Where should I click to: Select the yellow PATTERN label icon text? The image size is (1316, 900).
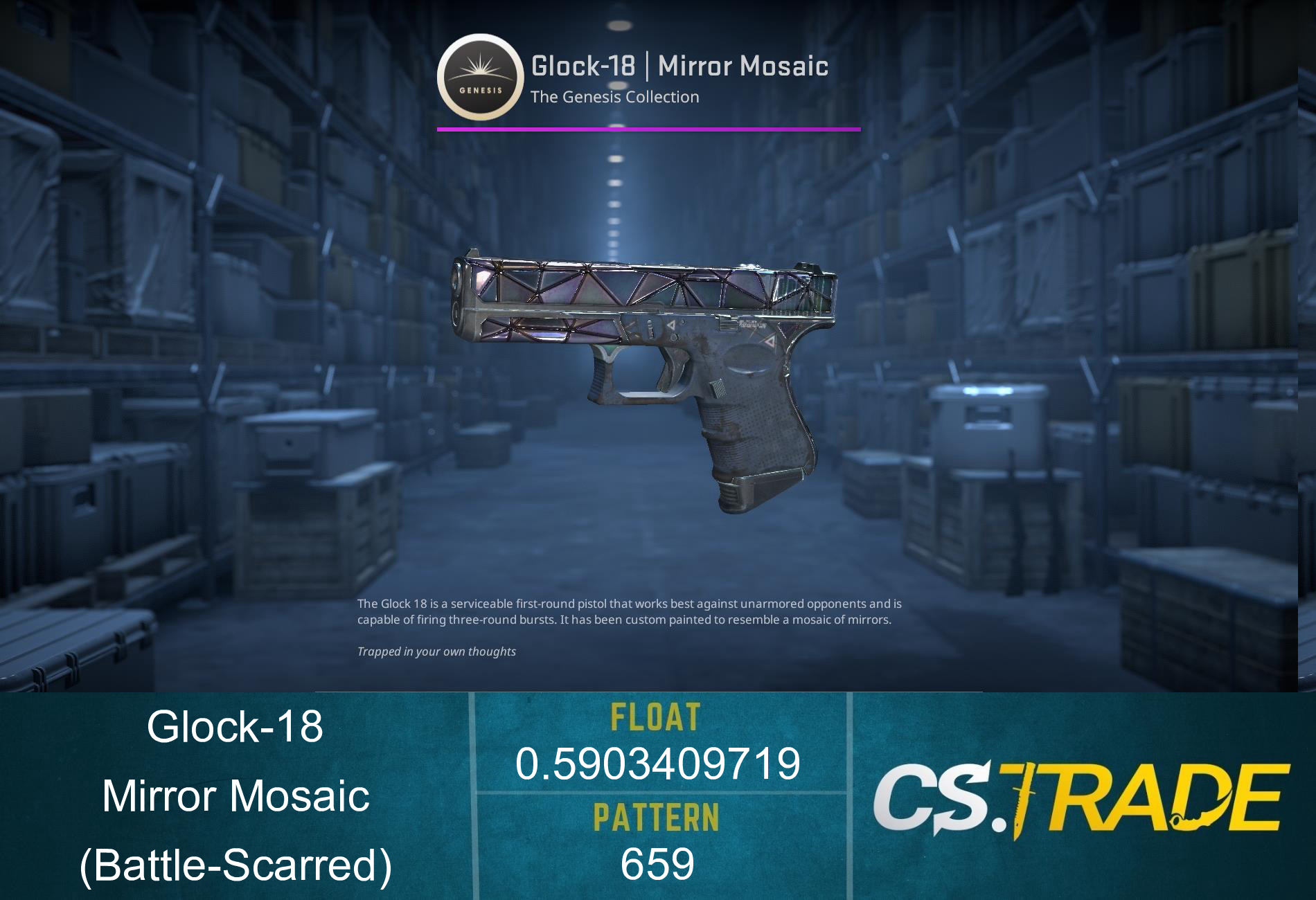[658, 817]
